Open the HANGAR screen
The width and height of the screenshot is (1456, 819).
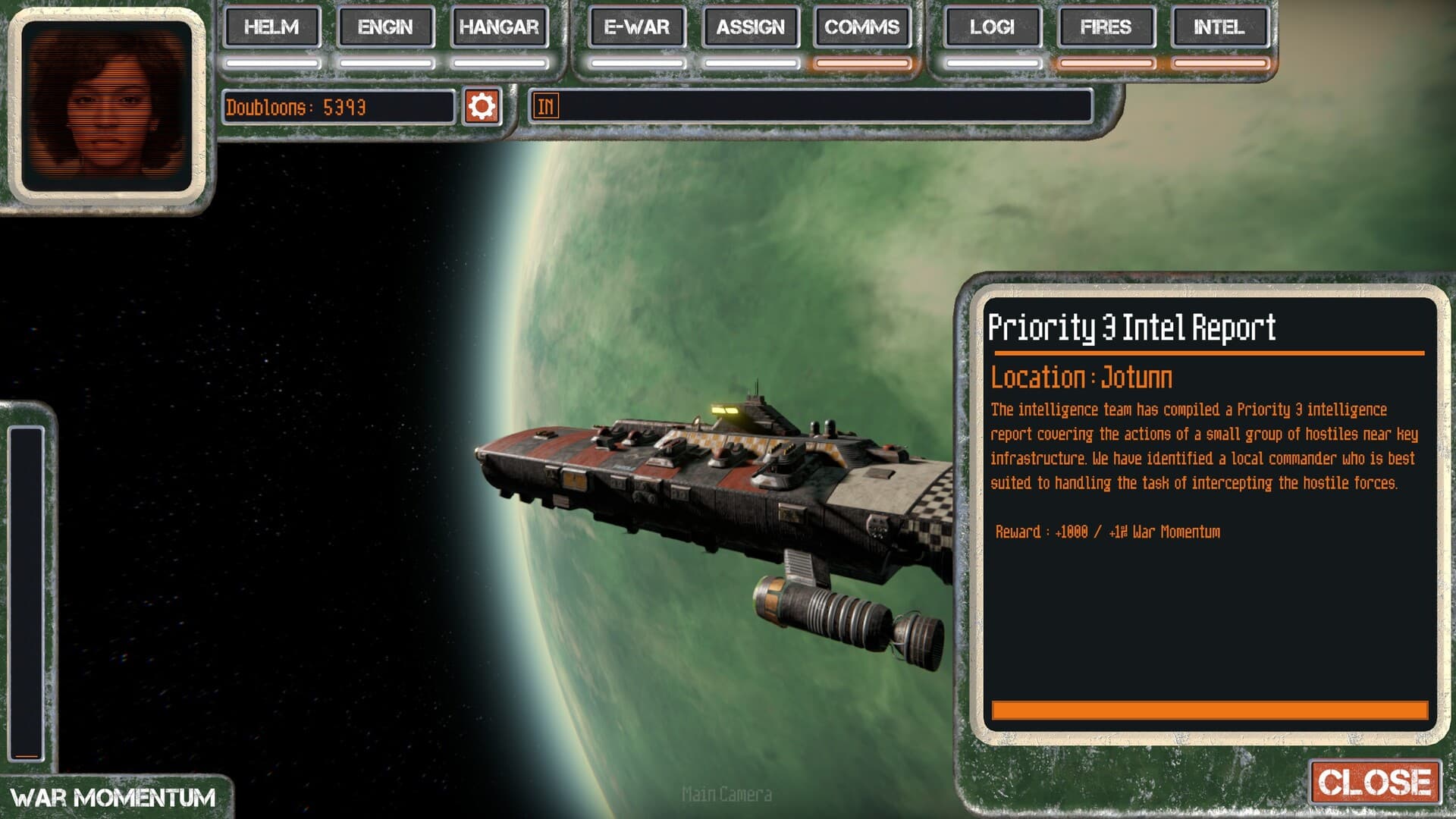[x=500, y=28]
